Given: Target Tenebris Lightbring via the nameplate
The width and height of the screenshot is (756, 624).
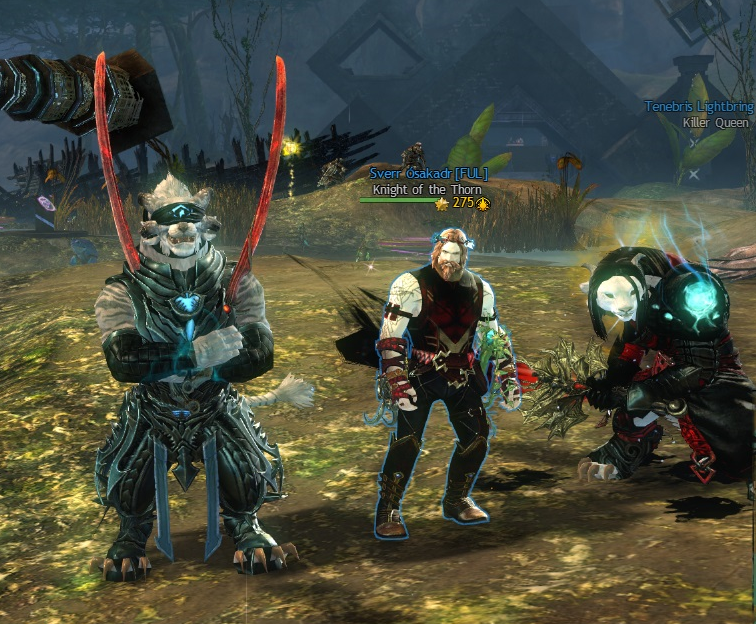Looking at the screenshot, I should tap(699, 107).
